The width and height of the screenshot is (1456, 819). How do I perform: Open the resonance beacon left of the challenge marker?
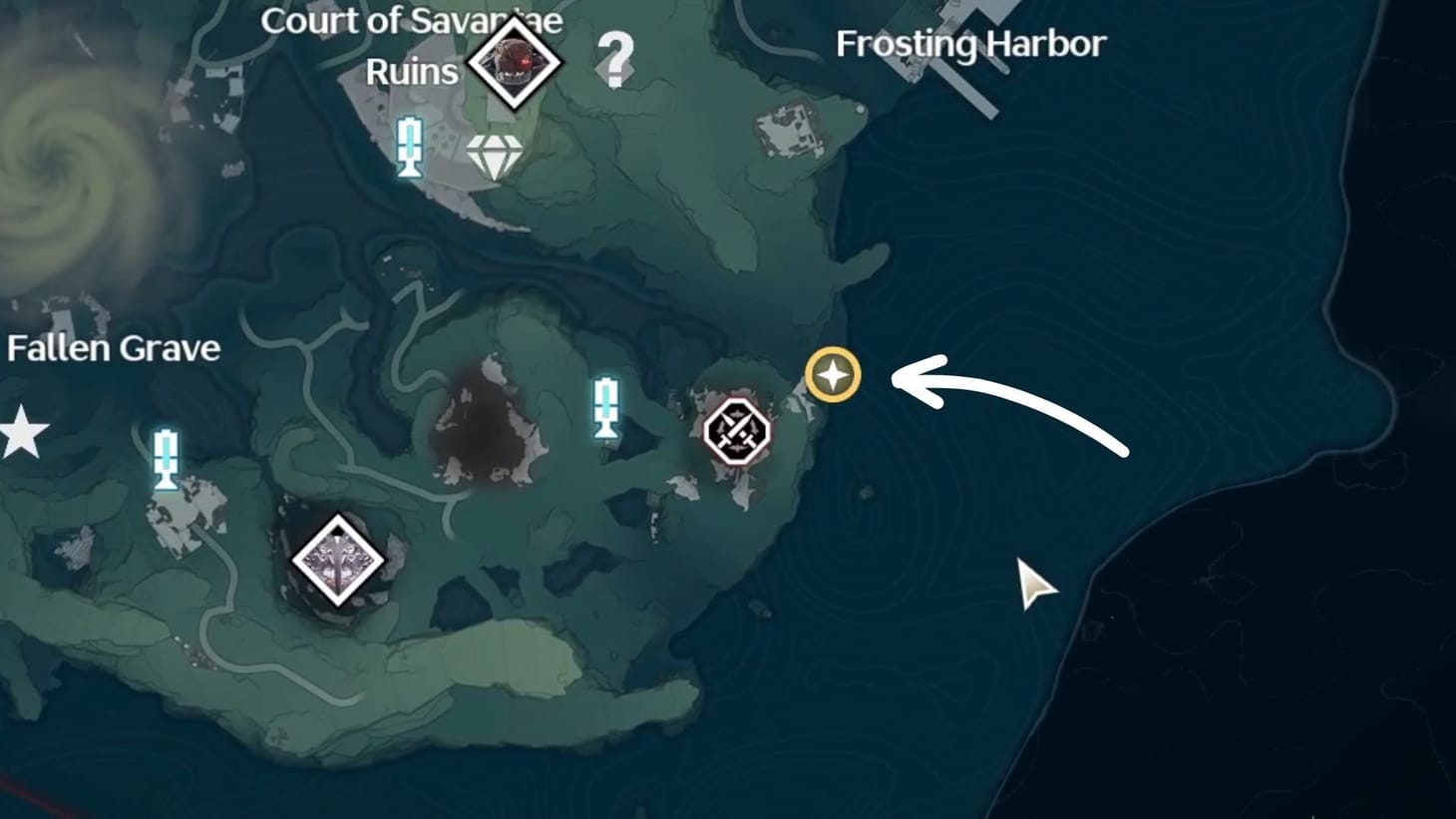click(x=606, y=406)
